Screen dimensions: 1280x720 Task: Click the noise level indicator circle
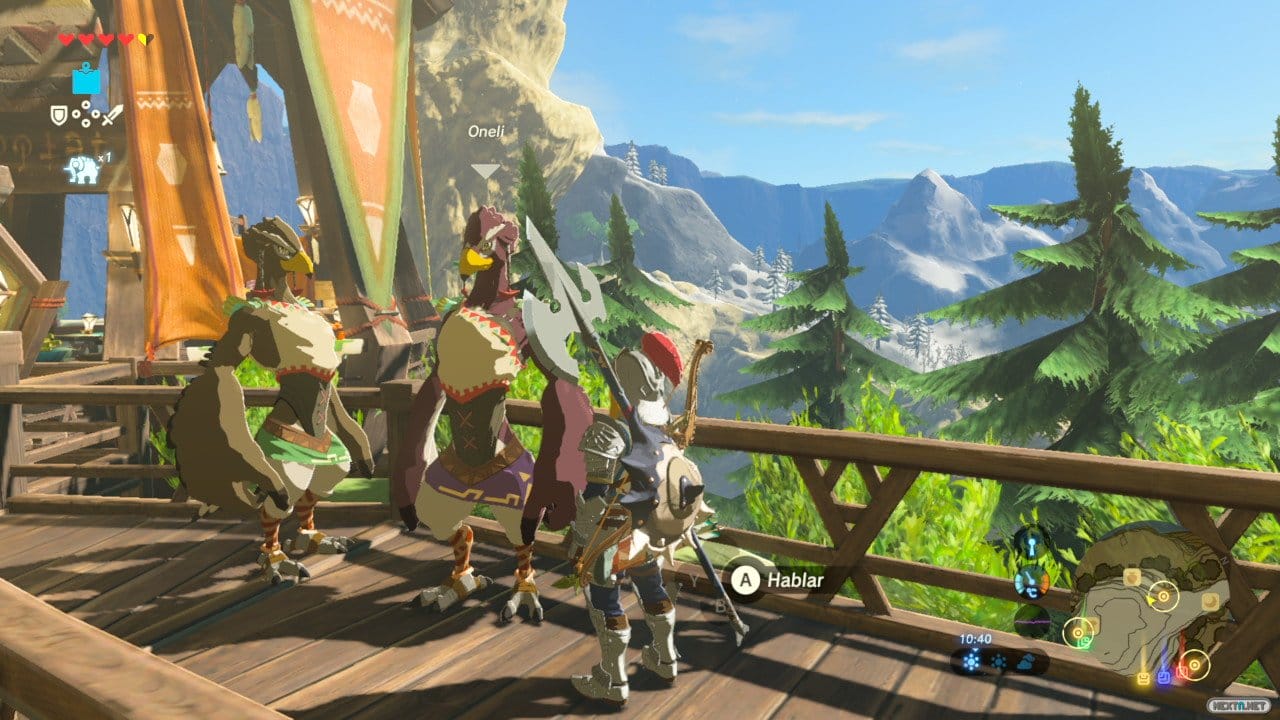(1032, 620)
